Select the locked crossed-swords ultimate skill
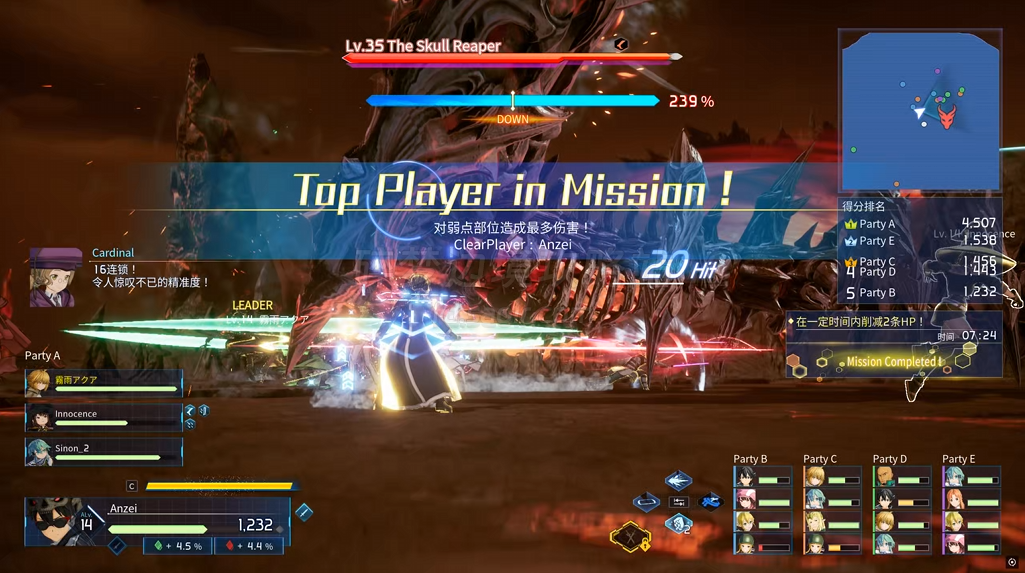The image size is (1025, 573). click(631, 537)
